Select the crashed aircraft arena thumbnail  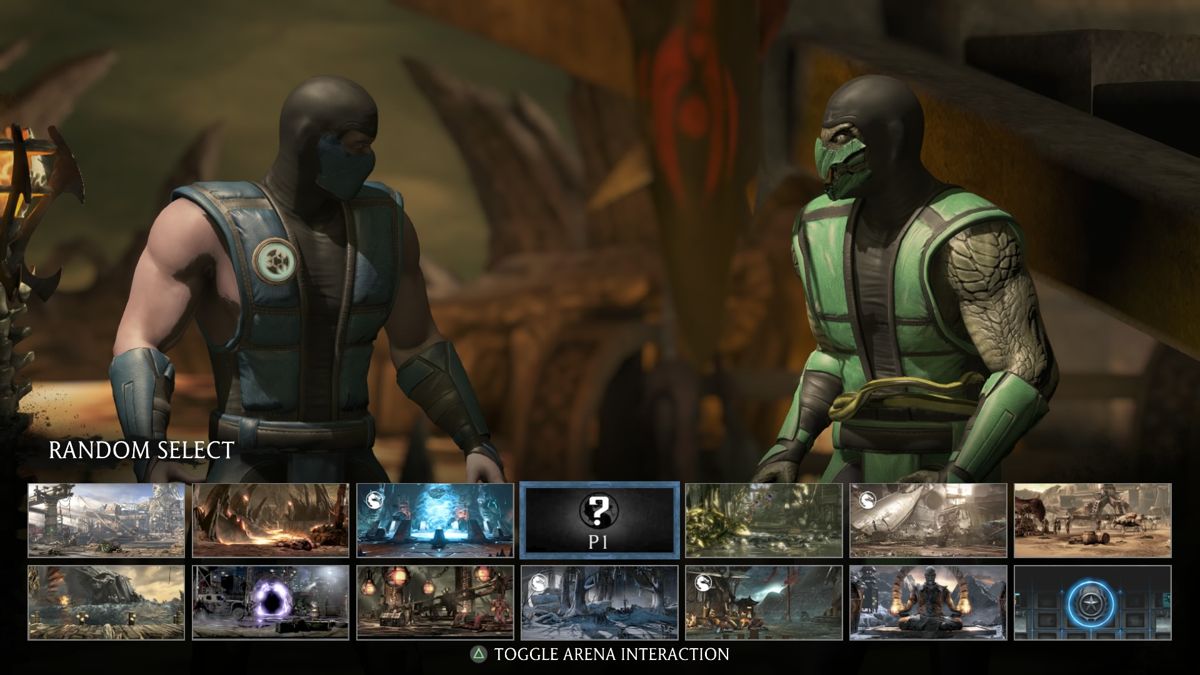pos(928,520)
